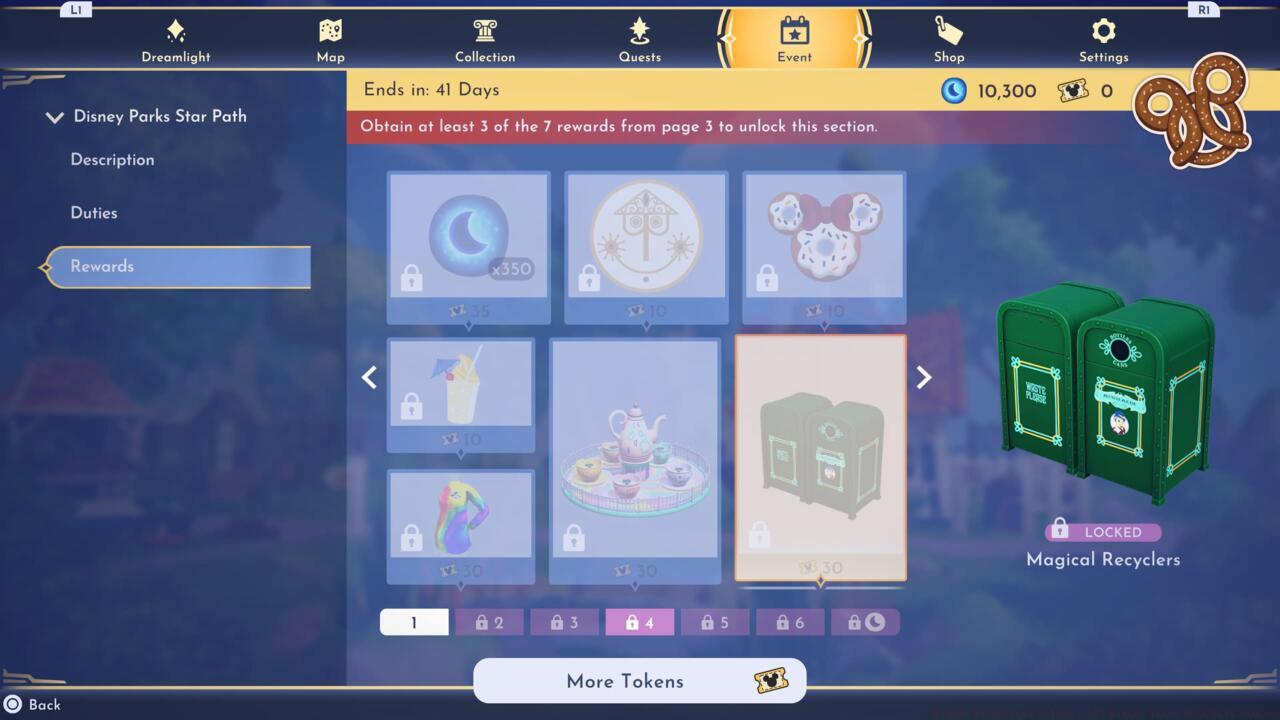Select the Collection icon
1280x720 pixels.
click(x=485, y=38)
